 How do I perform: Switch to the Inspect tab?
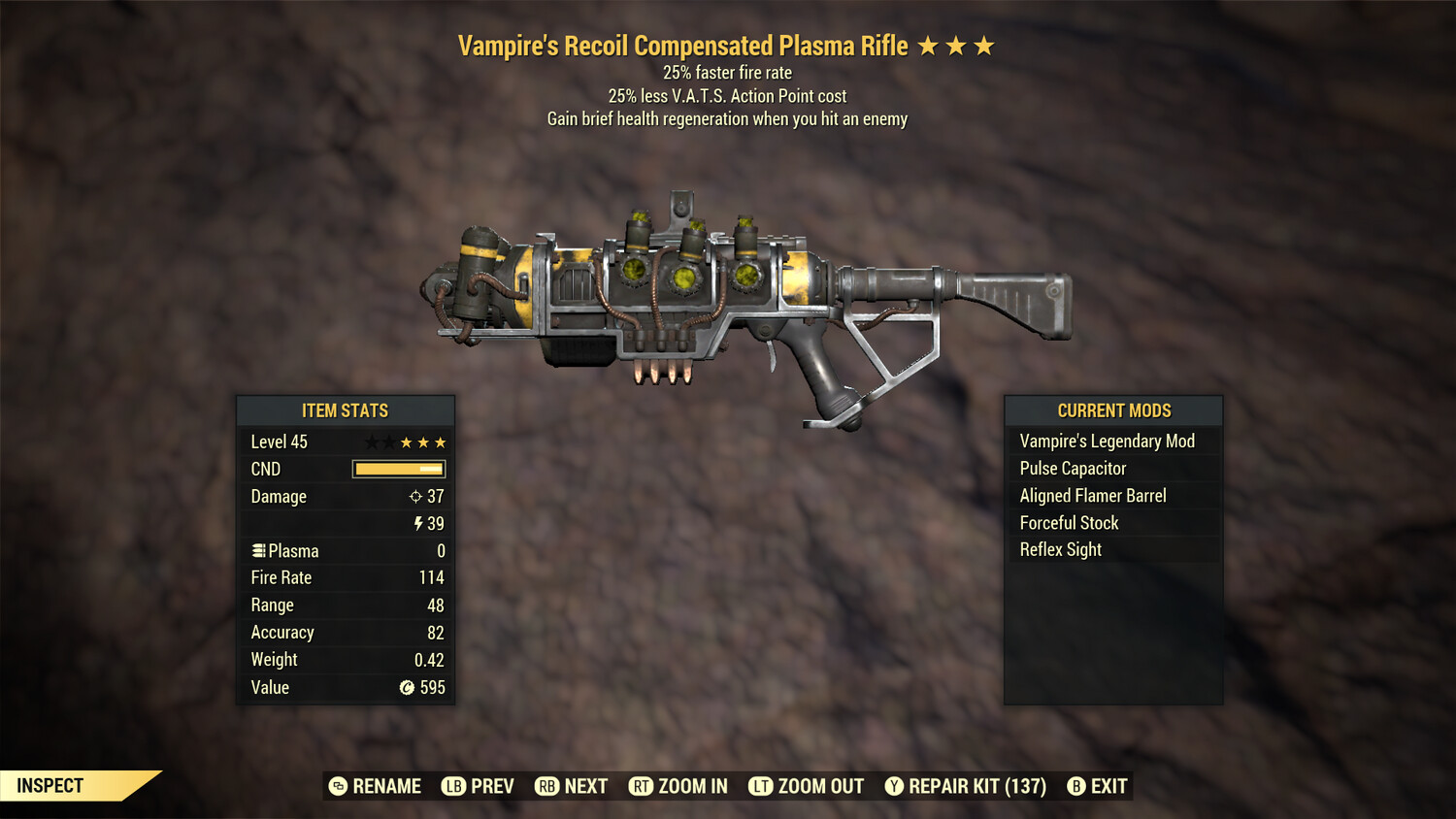point(50,785)
